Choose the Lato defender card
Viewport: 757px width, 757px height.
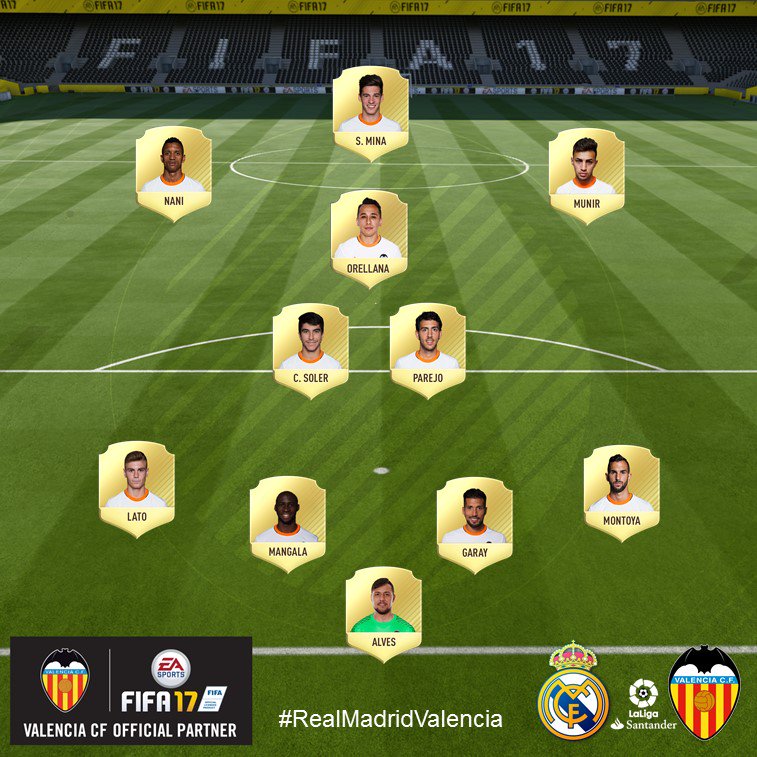click(x=137, y=488)
